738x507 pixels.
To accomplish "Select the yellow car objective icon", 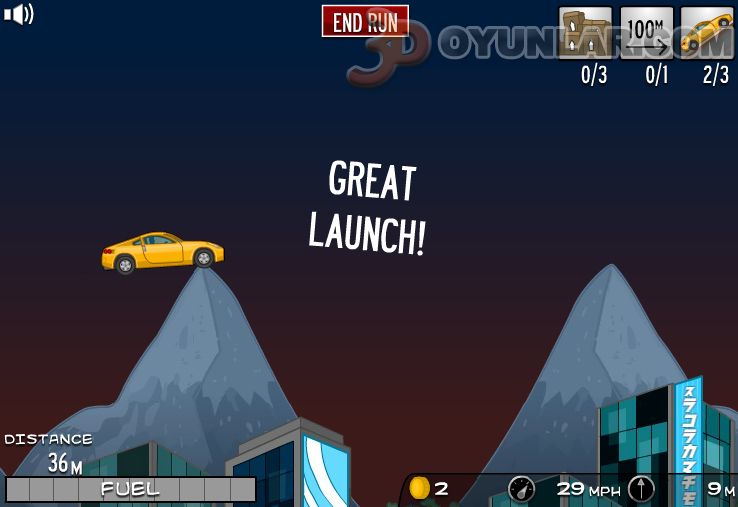I will pos(707,33).
